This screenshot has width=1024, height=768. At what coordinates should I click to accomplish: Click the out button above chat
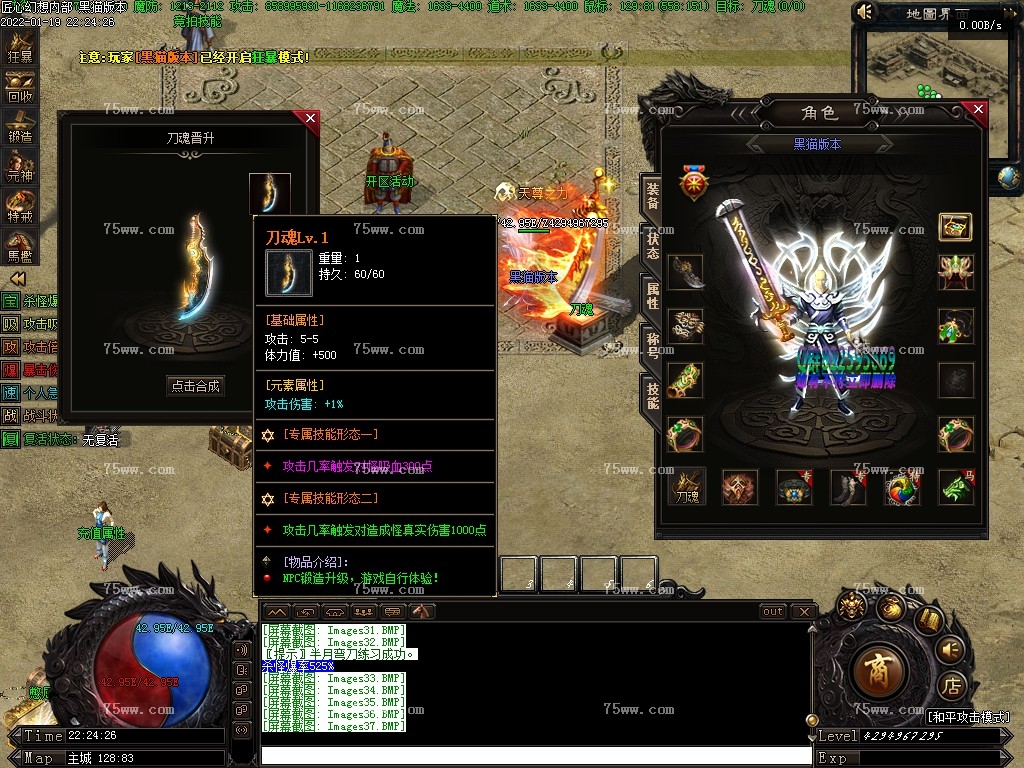[773, 611]
